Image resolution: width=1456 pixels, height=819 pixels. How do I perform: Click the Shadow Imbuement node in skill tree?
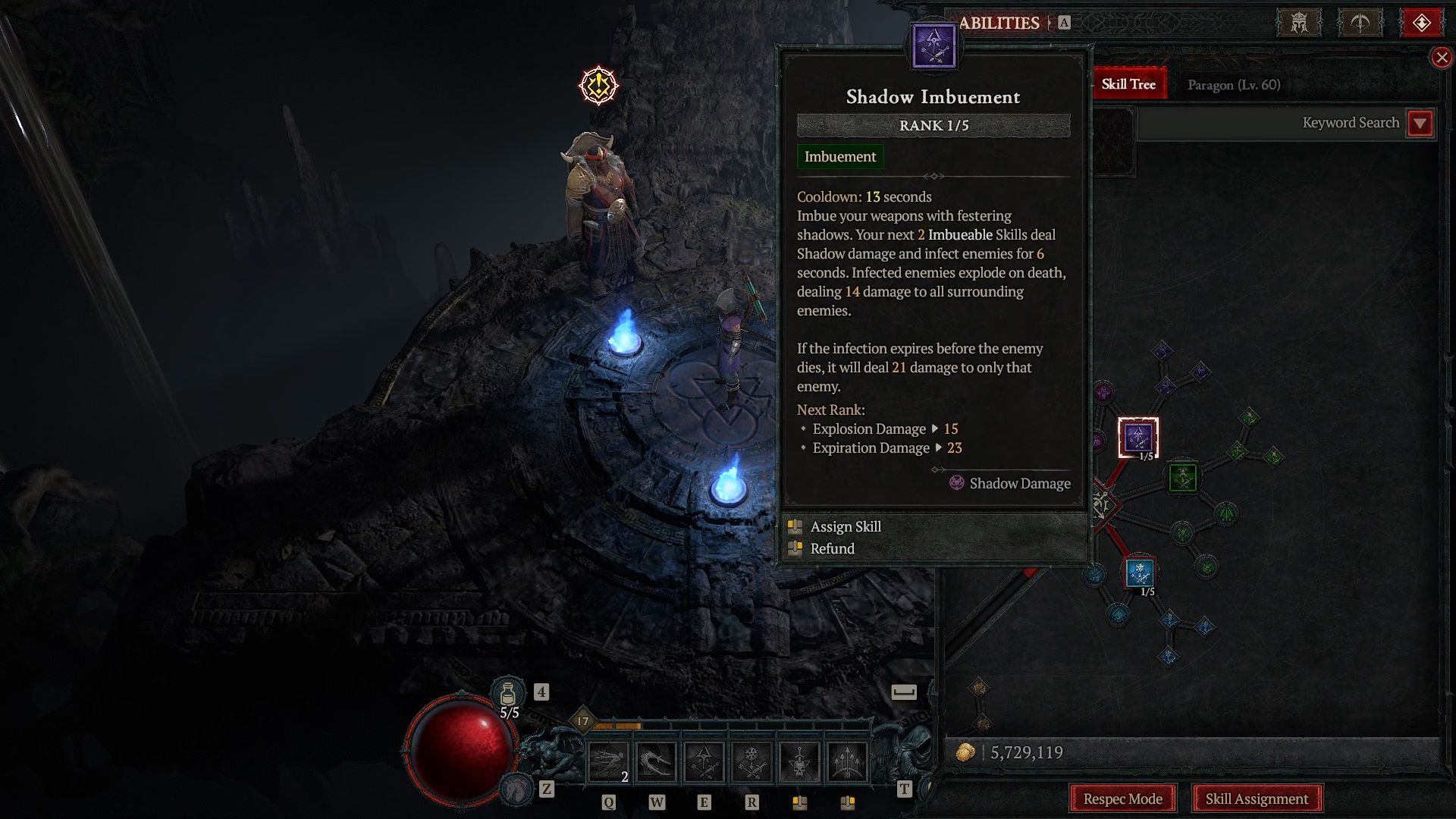click(1137, 437)
